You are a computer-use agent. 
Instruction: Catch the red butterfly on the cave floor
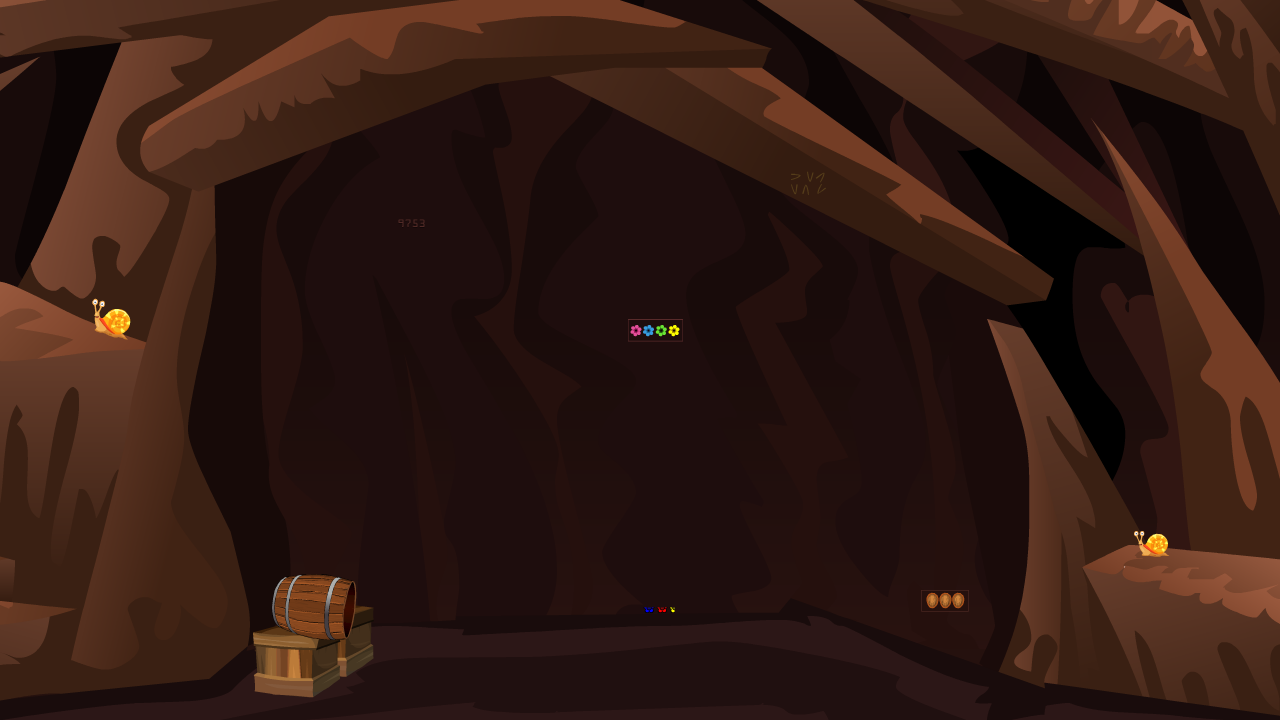point(662,609)
